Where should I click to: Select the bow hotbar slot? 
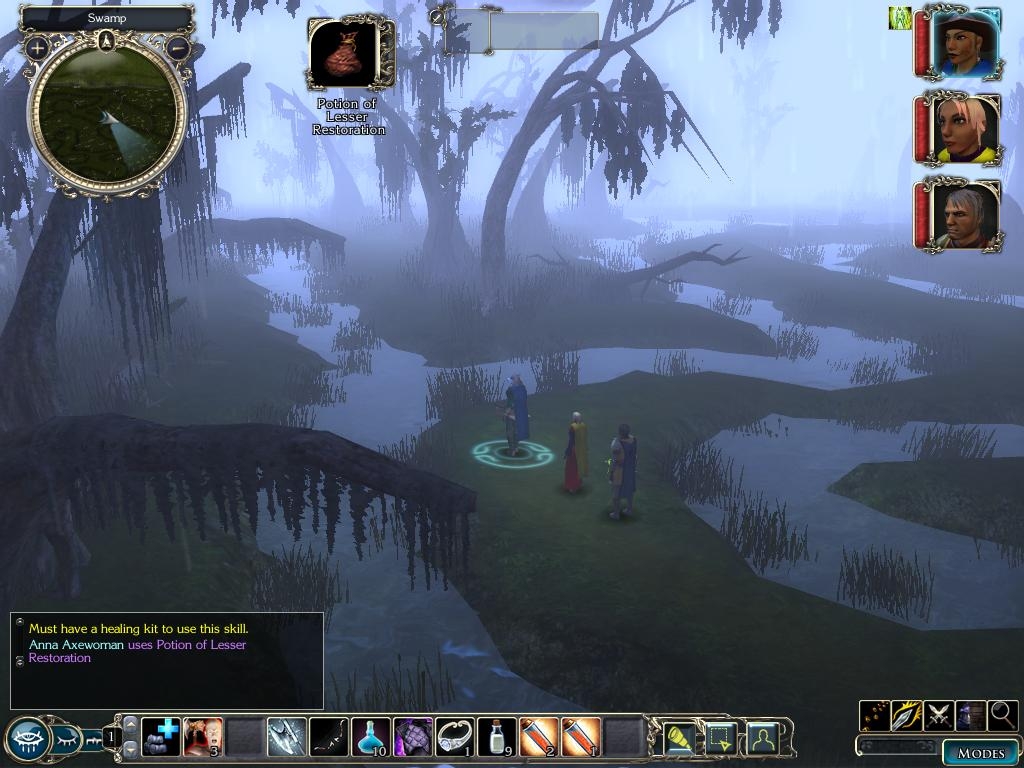329,737
